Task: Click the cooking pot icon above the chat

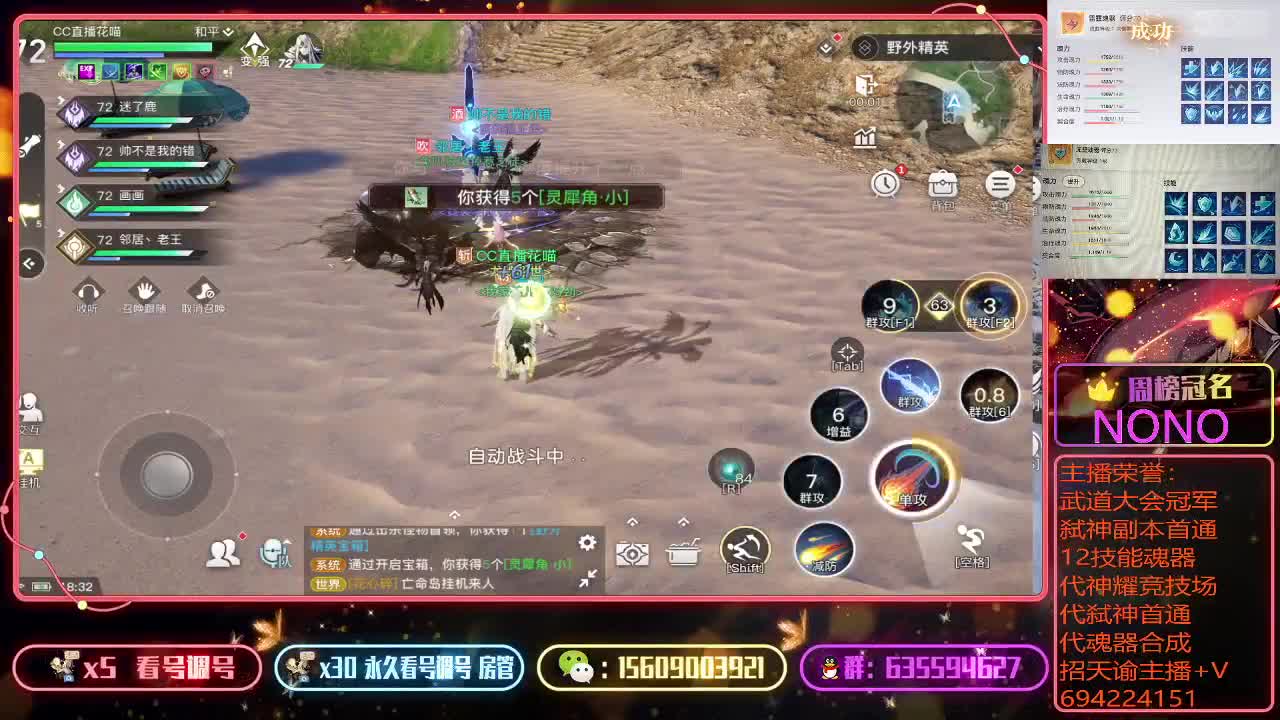Action: click(686, 551)
